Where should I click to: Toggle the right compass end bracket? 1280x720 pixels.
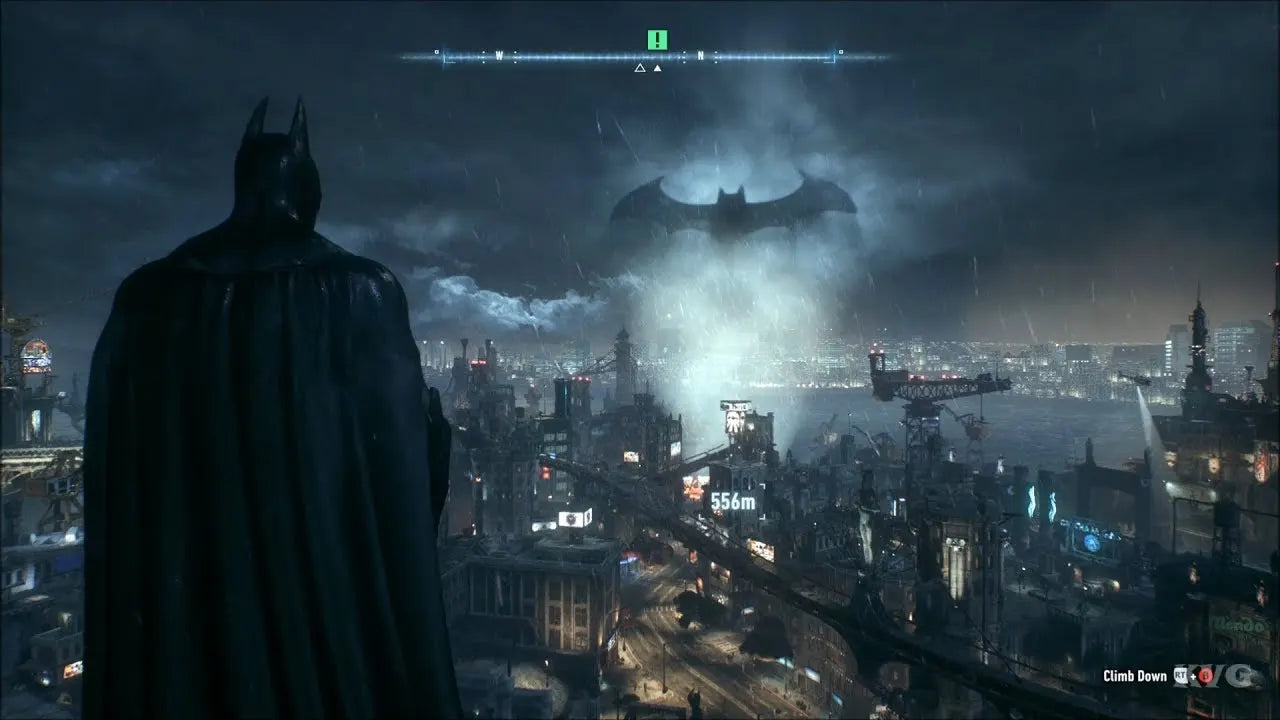[x=834, y=57]
